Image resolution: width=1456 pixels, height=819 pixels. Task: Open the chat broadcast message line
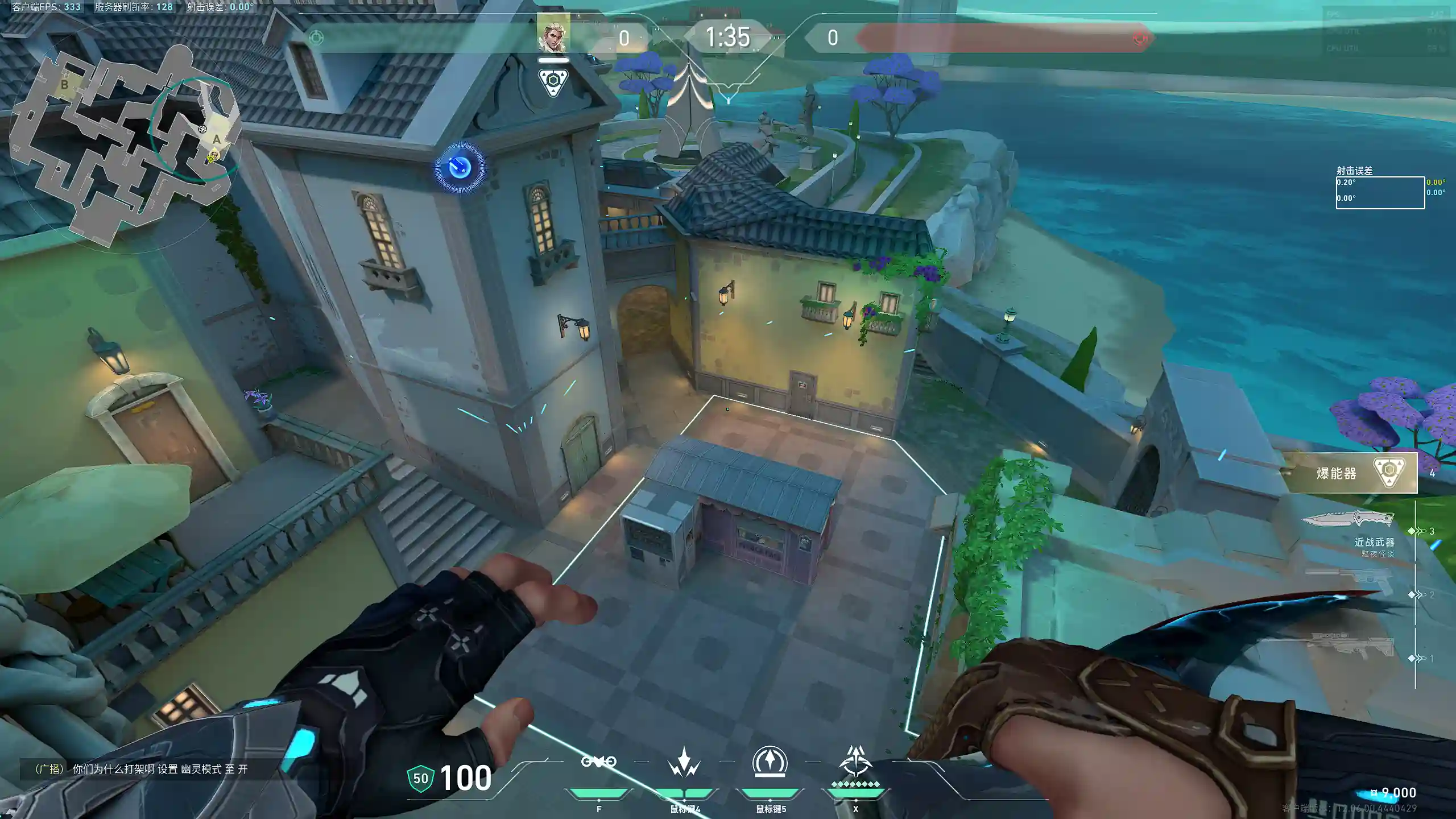142,769
